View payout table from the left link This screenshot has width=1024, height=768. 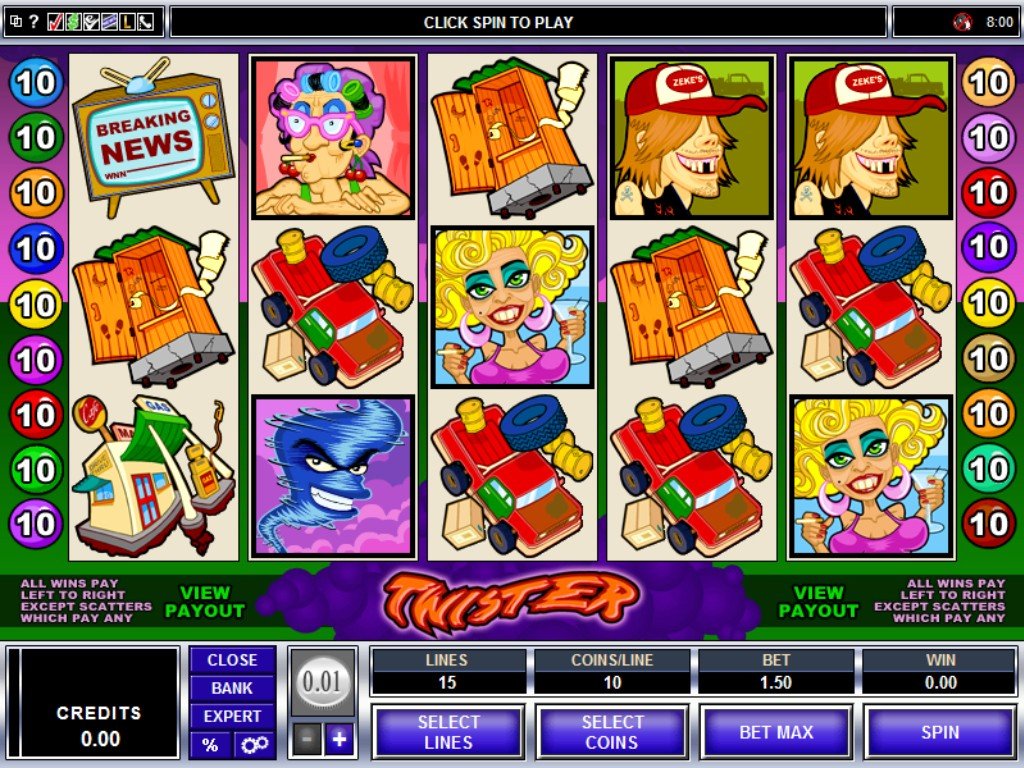[205, 601]
